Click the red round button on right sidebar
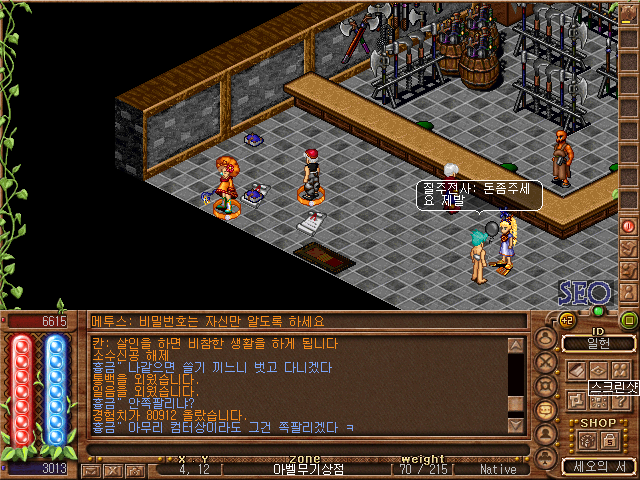 click(x=628, y=226)
